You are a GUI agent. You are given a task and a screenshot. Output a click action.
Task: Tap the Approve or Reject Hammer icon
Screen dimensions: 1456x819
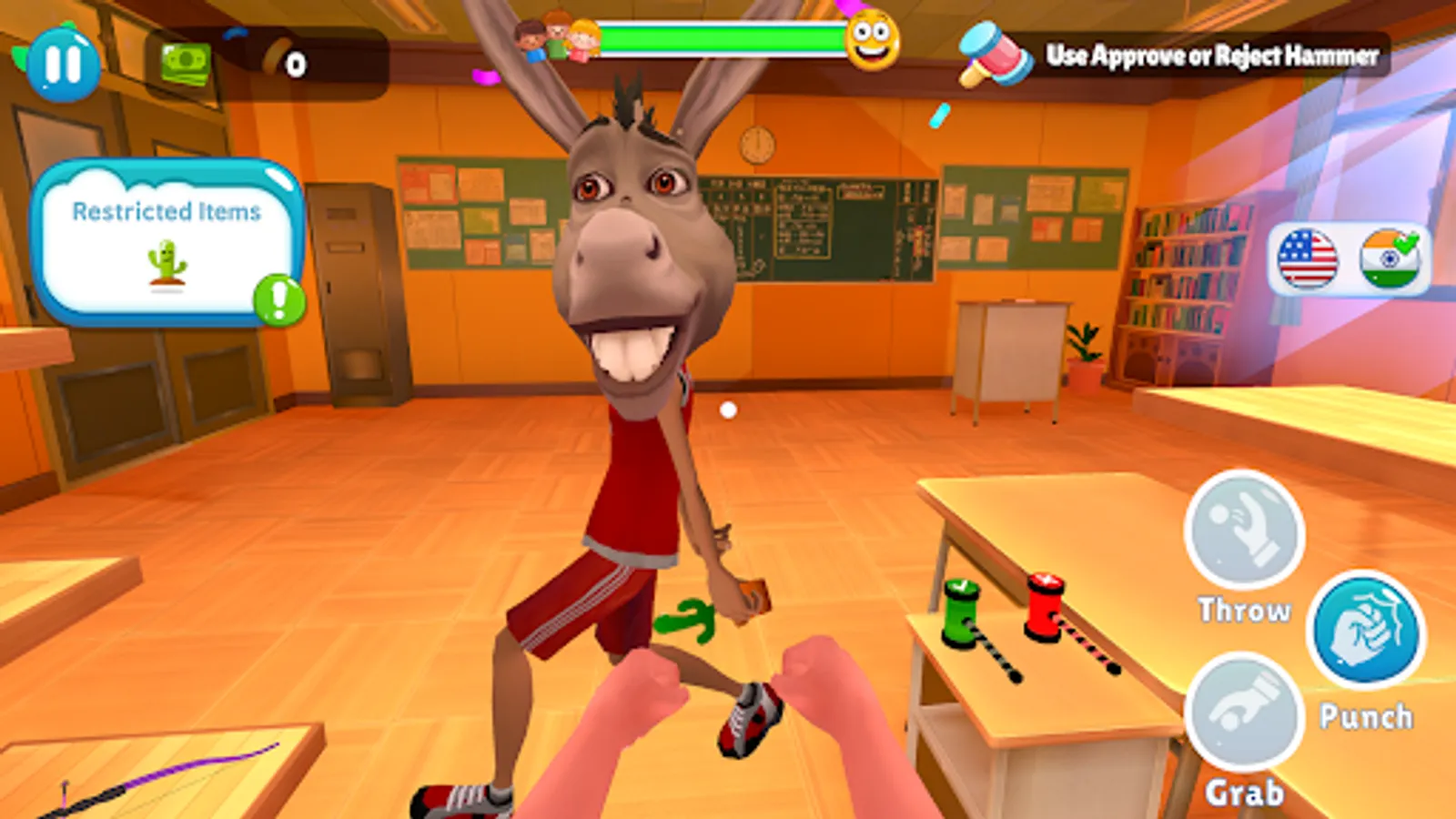(x=988, y=56)
